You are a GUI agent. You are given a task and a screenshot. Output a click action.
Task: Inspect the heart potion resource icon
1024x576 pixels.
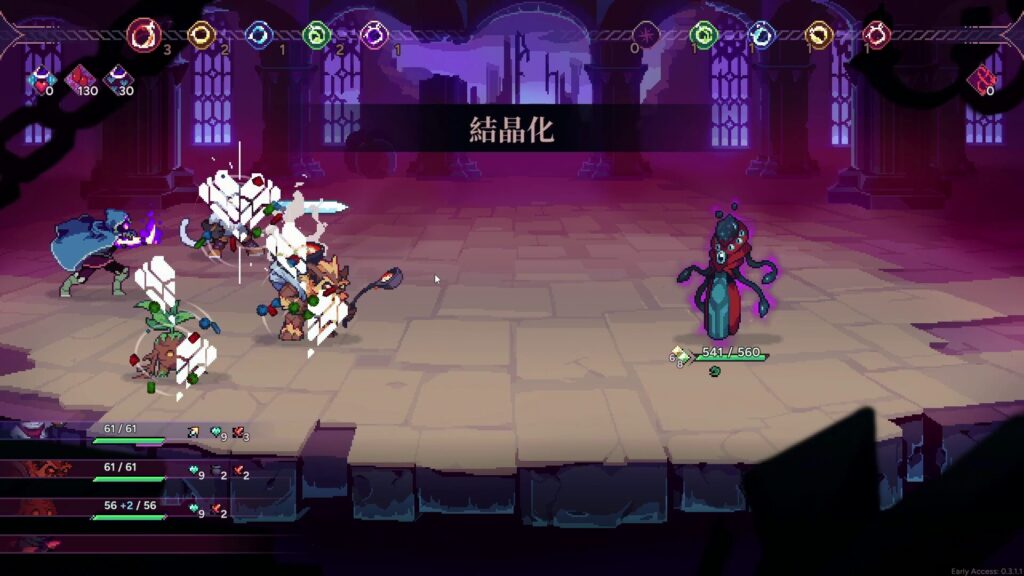40,78
